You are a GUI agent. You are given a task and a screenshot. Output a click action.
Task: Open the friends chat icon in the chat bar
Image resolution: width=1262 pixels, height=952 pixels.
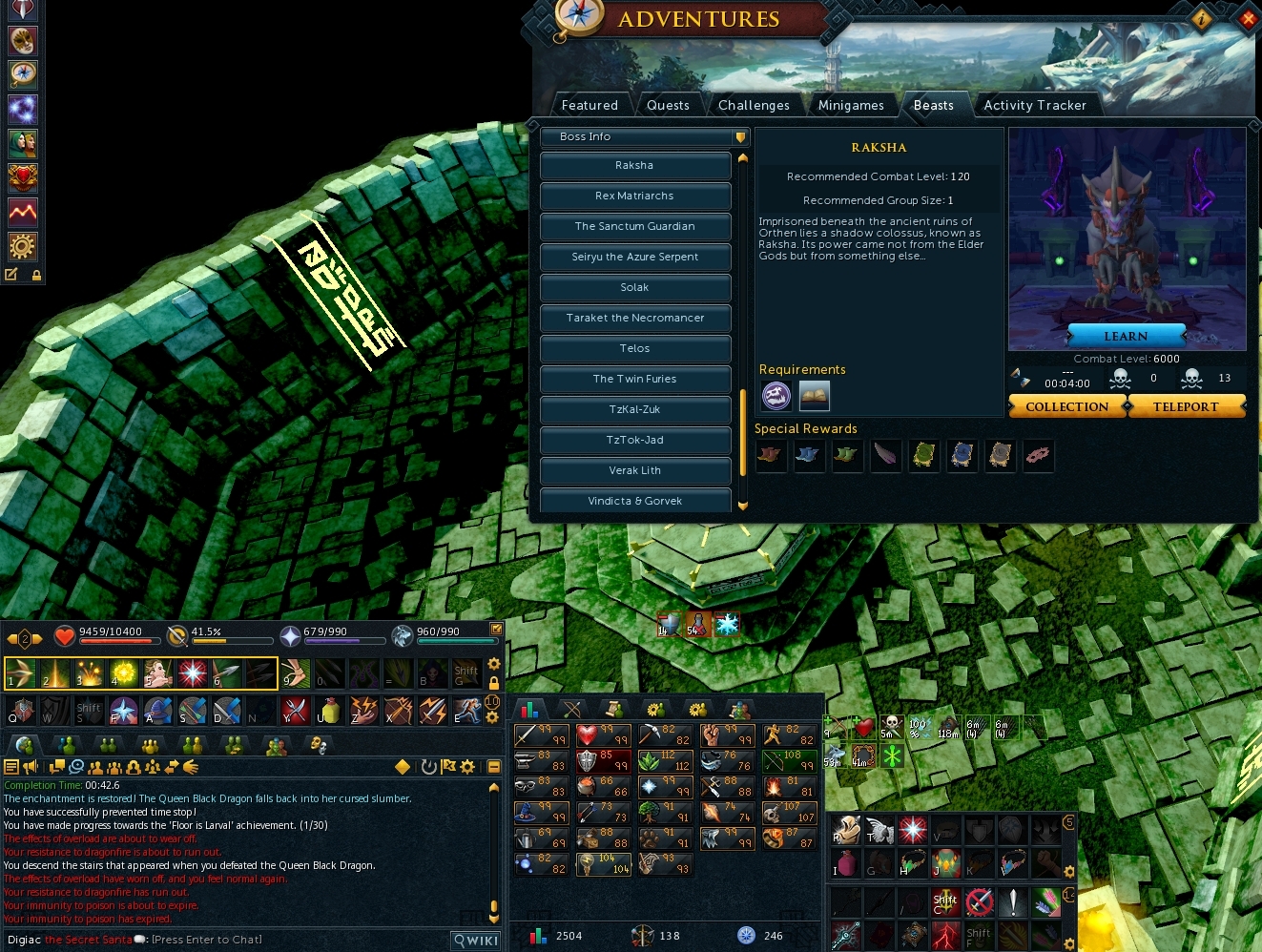pos(113,766)
